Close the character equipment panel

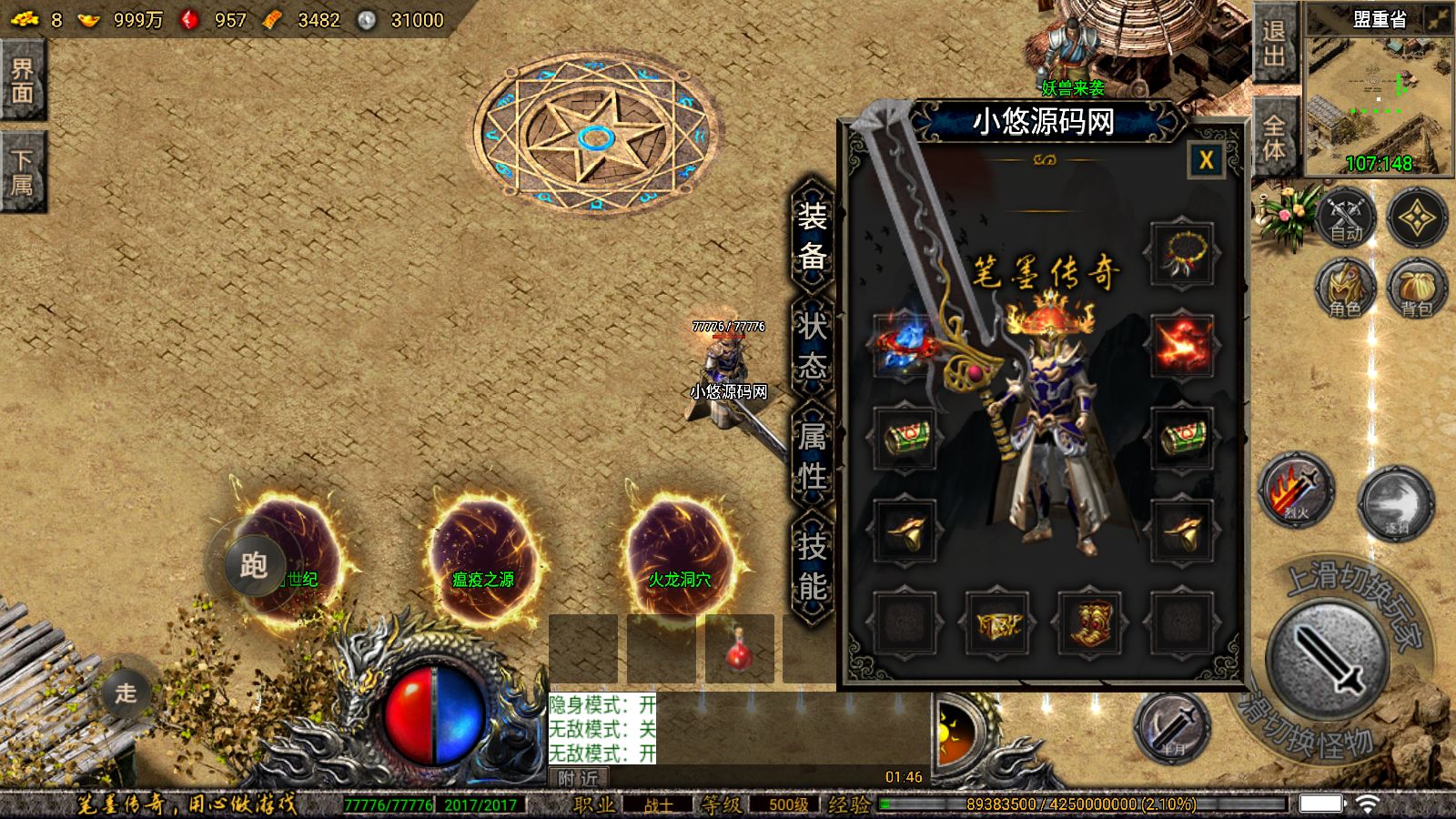(1206, 161)
